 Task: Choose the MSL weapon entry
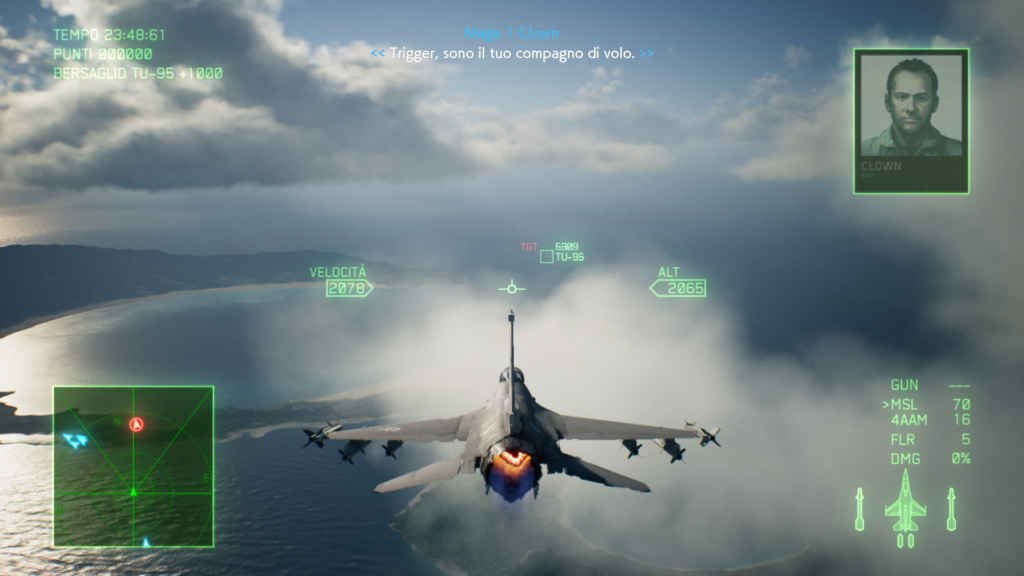pyautogui.click(x=928, y=404)
